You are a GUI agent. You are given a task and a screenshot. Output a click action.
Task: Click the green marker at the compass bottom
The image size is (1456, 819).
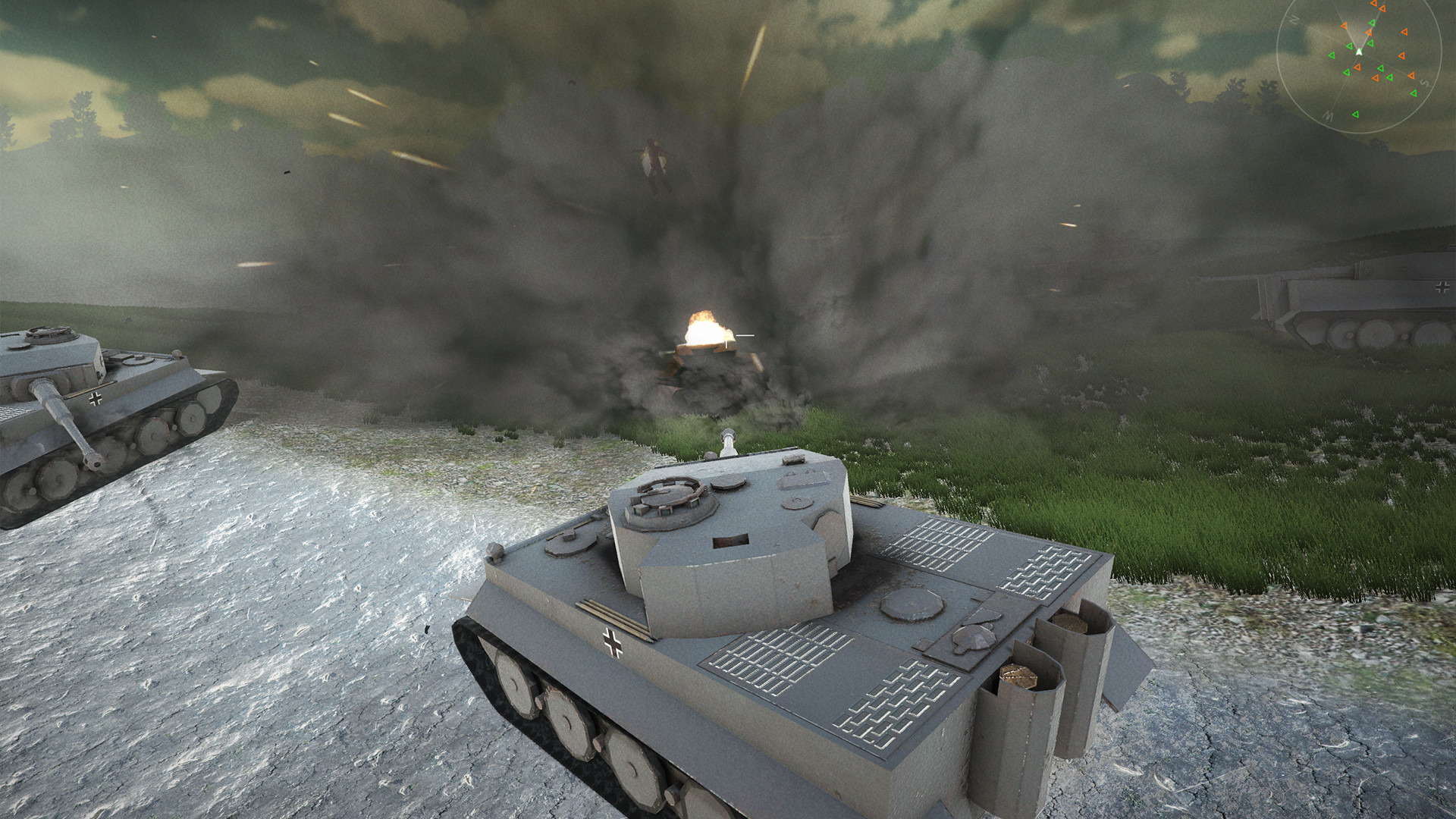click(x=1356, y=115)
